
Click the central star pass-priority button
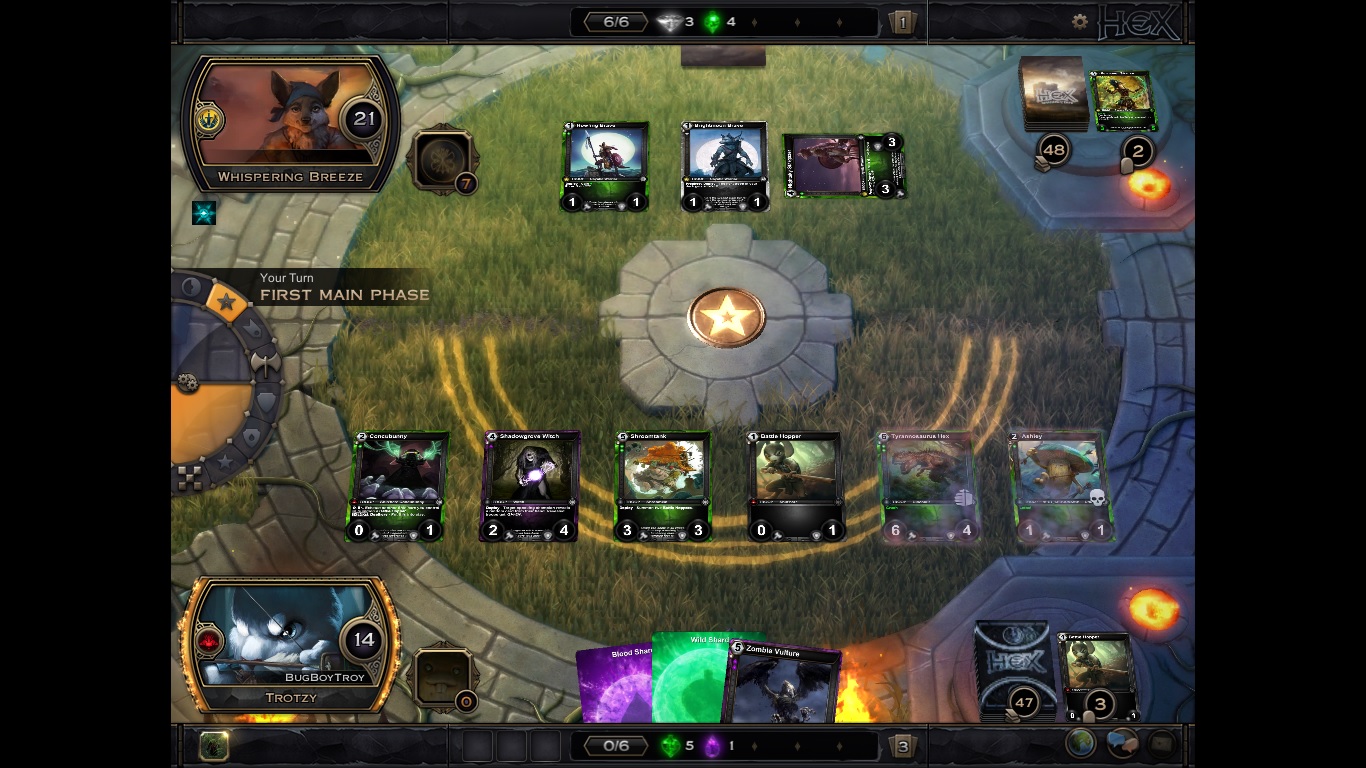coord(726,318)
